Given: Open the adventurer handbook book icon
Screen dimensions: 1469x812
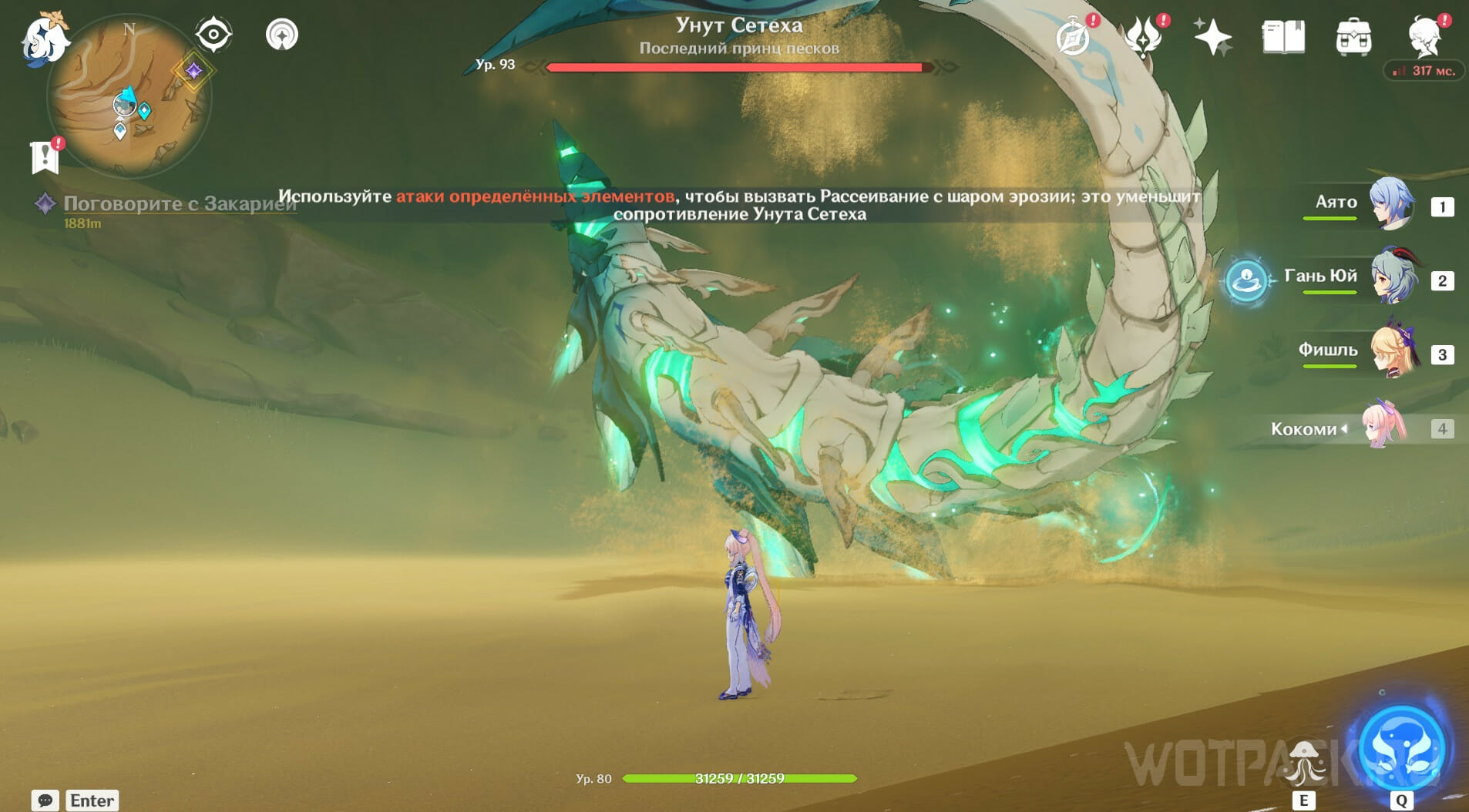Looking at the screenshot, I should [1283, 37].
